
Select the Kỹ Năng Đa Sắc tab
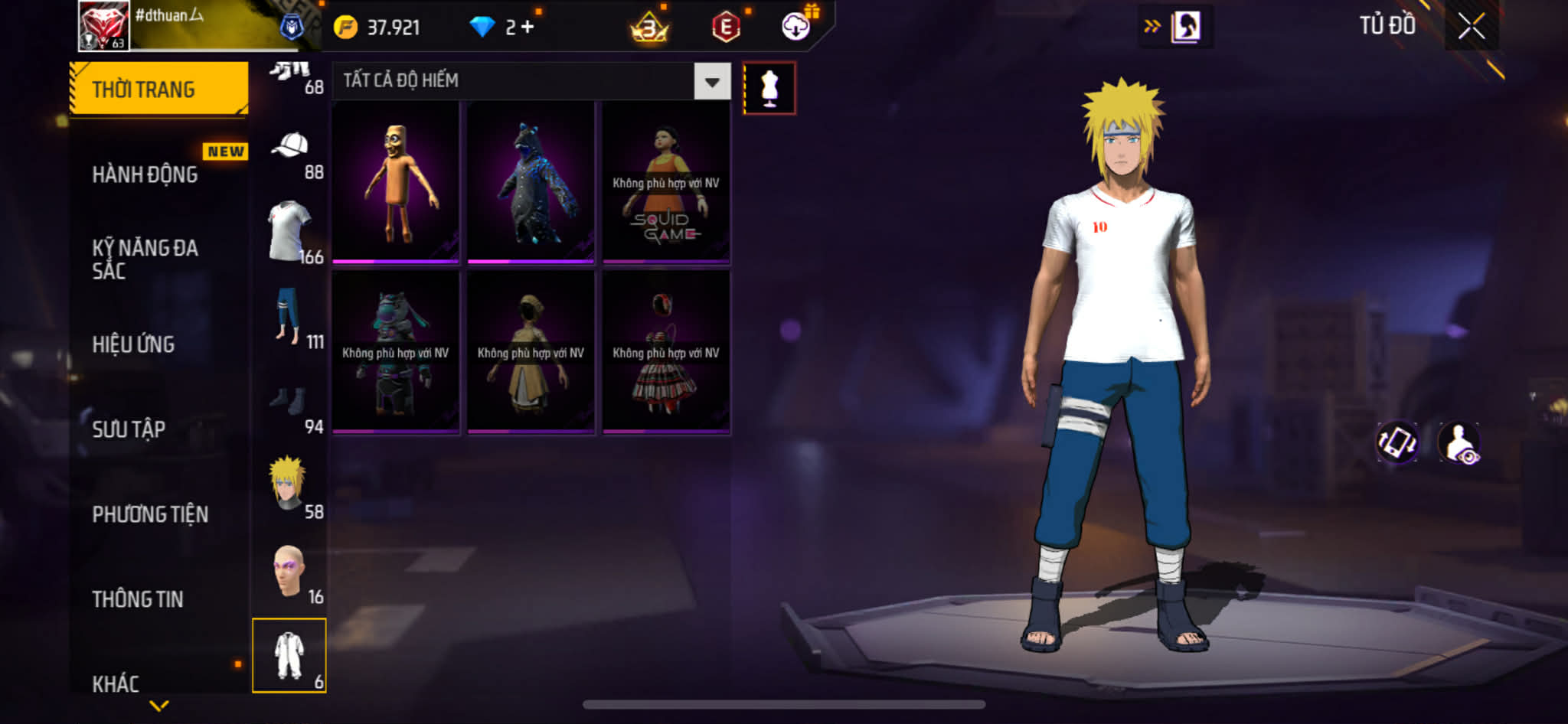pos(145,259)
